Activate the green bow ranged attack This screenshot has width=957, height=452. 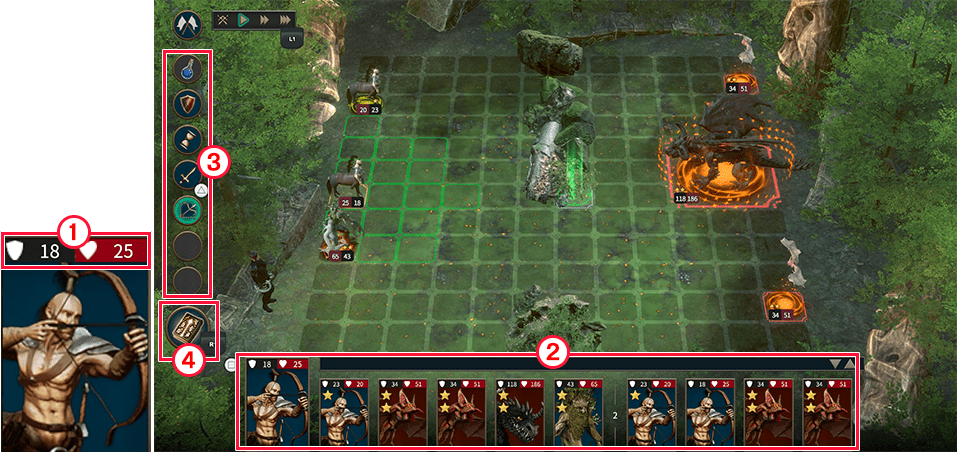(x=188, y=209)
